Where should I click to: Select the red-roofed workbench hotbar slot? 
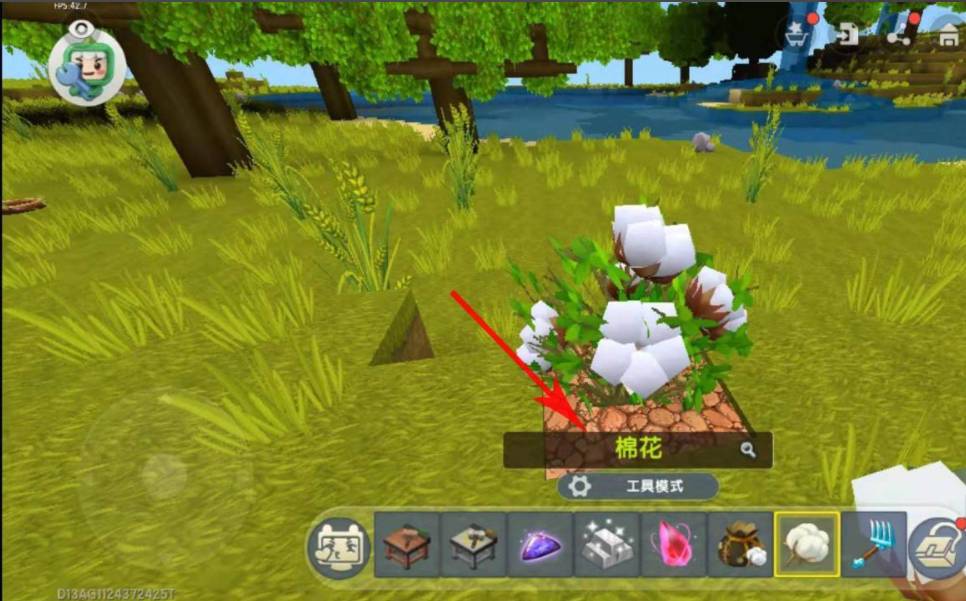coord(406,545)
